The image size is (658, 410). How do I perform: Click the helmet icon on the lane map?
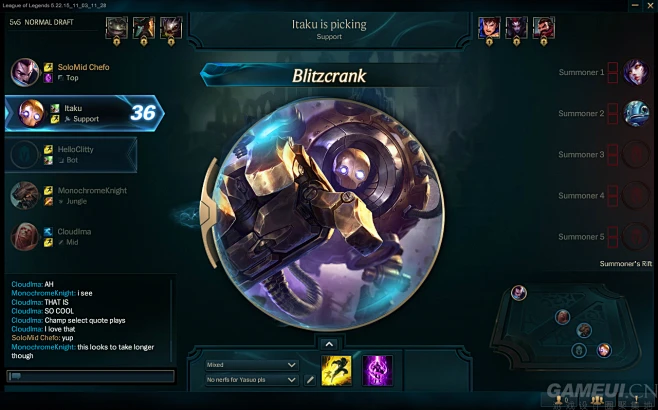pos(578,351)
